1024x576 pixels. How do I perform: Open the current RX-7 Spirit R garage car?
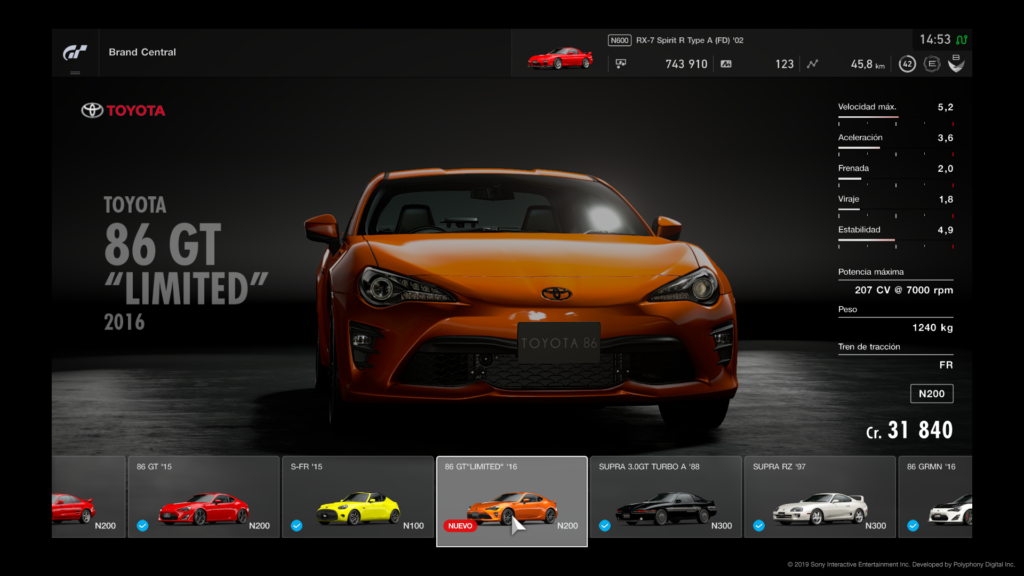(x=560, y=58)
